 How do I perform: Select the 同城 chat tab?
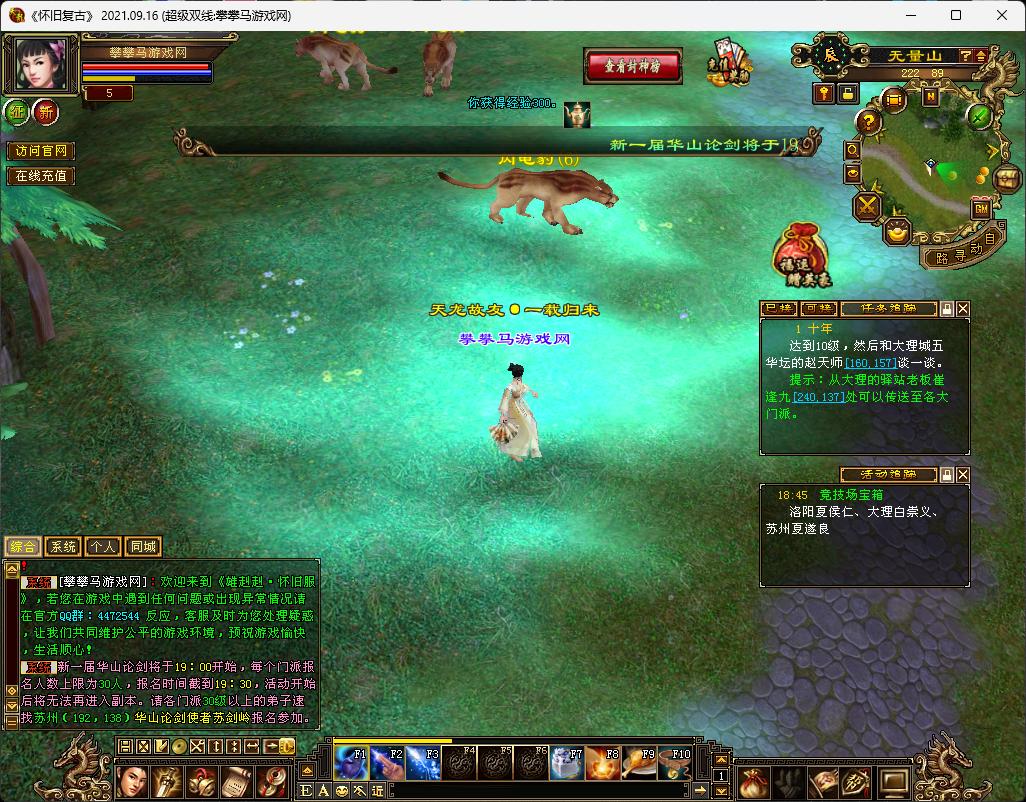click(x=143, y=547)
